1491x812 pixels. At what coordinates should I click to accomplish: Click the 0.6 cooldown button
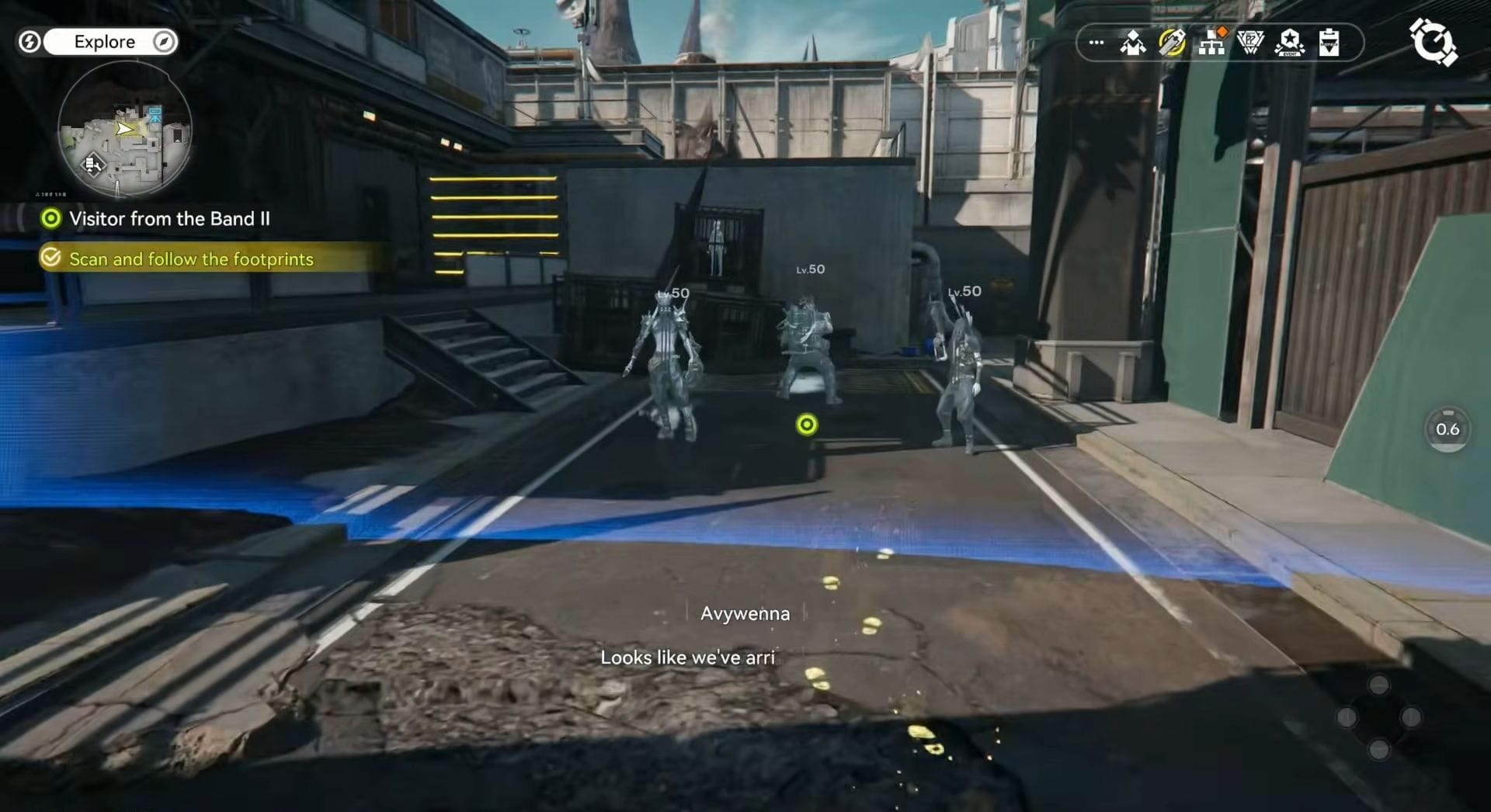pos(1448,429)
